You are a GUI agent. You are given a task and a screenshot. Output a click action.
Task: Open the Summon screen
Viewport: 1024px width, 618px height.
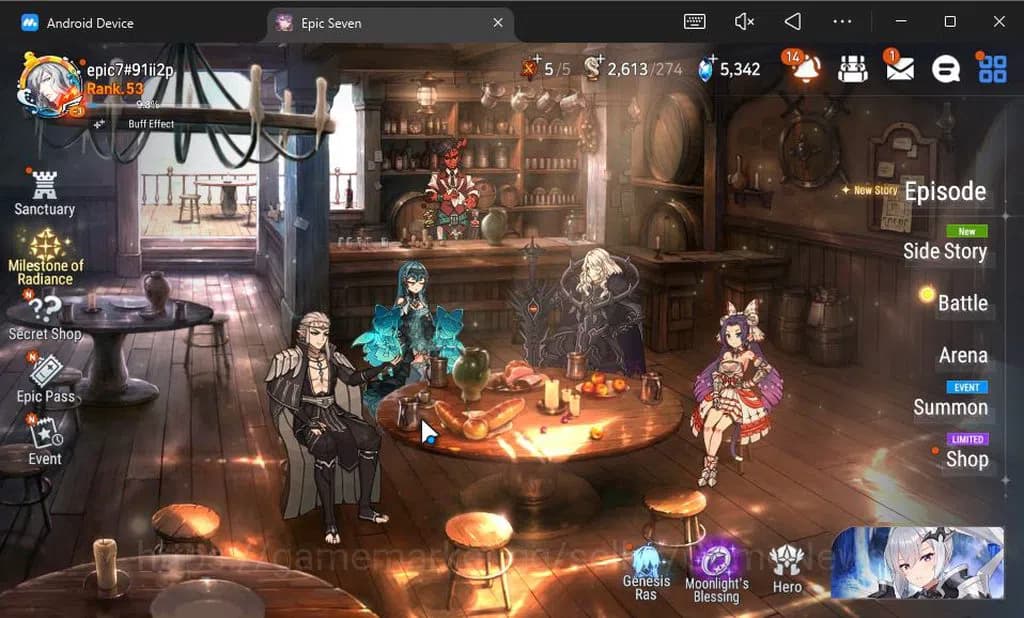(949, 407)
